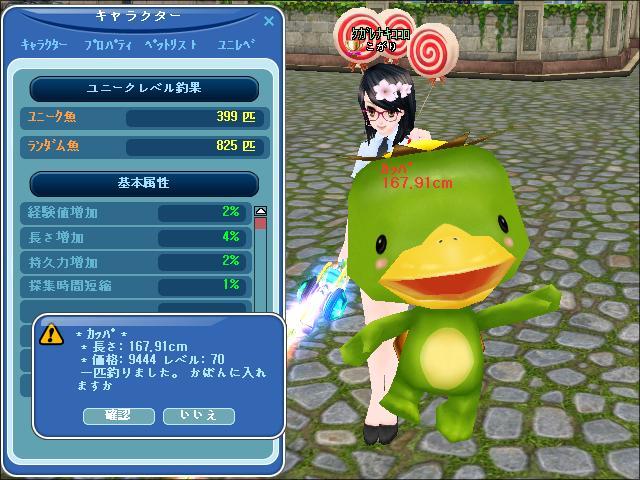Select the ユニレベ tab
This screenshot has width=640, height=480.
pyautogui.click(x=237, y=45)
